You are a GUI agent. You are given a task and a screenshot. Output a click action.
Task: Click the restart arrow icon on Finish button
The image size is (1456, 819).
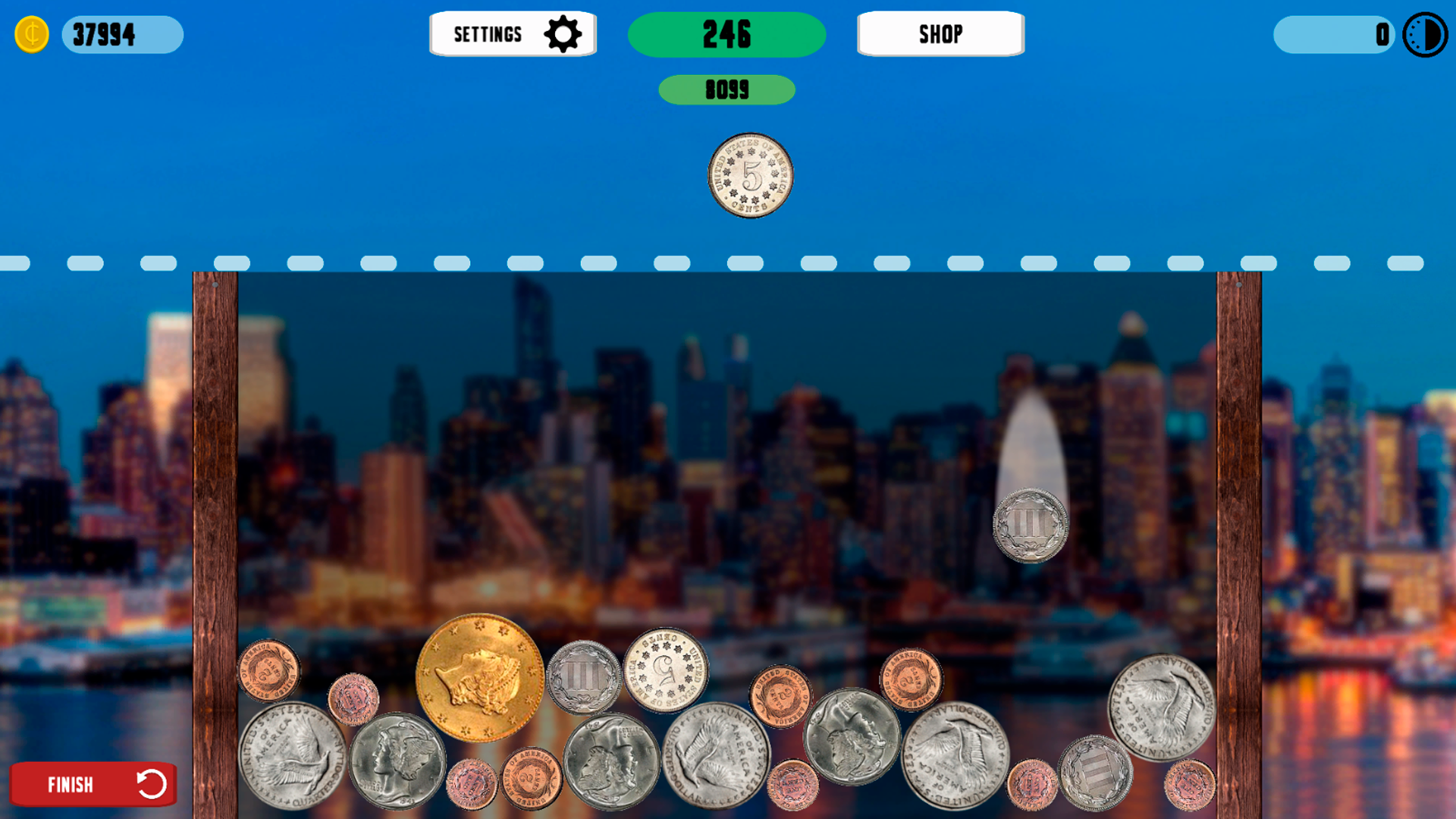(151, 784)
